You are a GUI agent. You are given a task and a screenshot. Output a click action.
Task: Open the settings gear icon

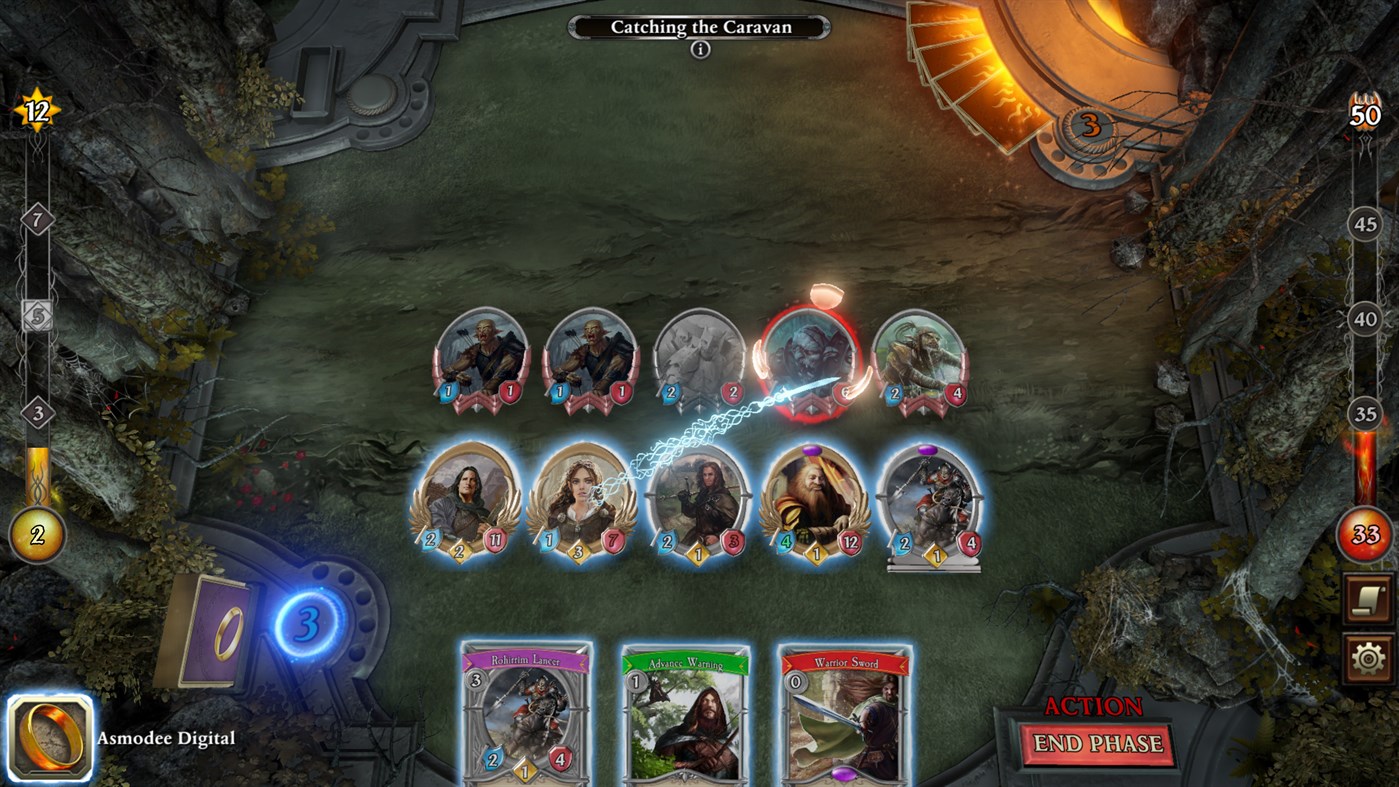[x=1367, y=657]
